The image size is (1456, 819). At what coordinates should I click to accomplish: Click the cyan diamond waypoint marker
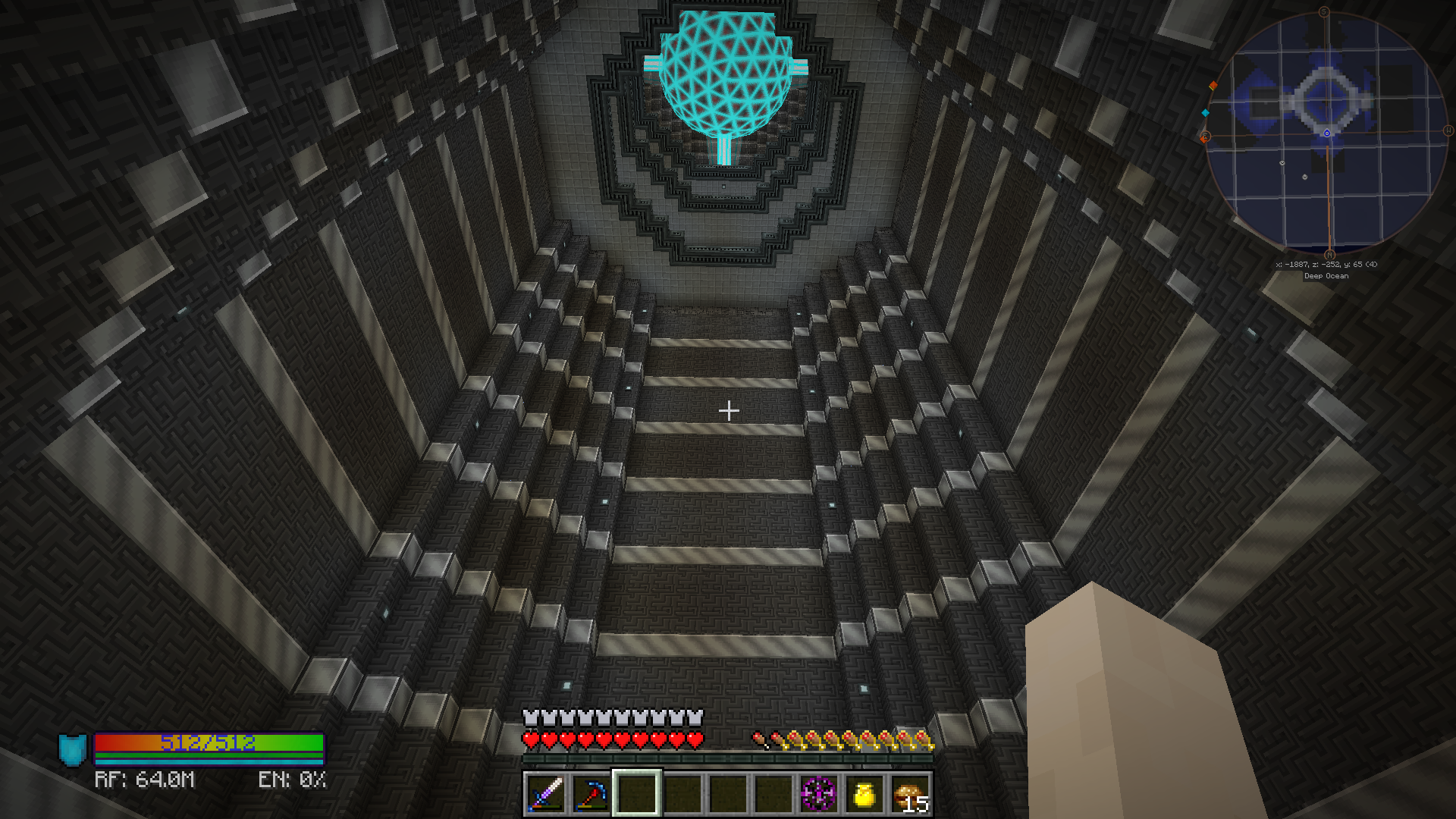(1205, 113)
